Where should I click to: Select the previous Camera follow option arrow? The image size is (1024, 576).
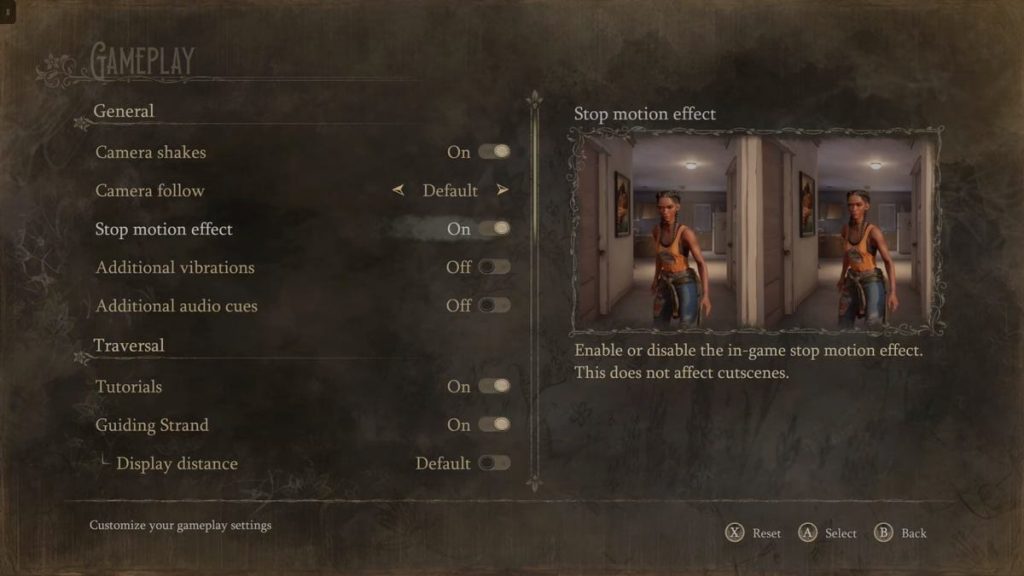point(399,190)
